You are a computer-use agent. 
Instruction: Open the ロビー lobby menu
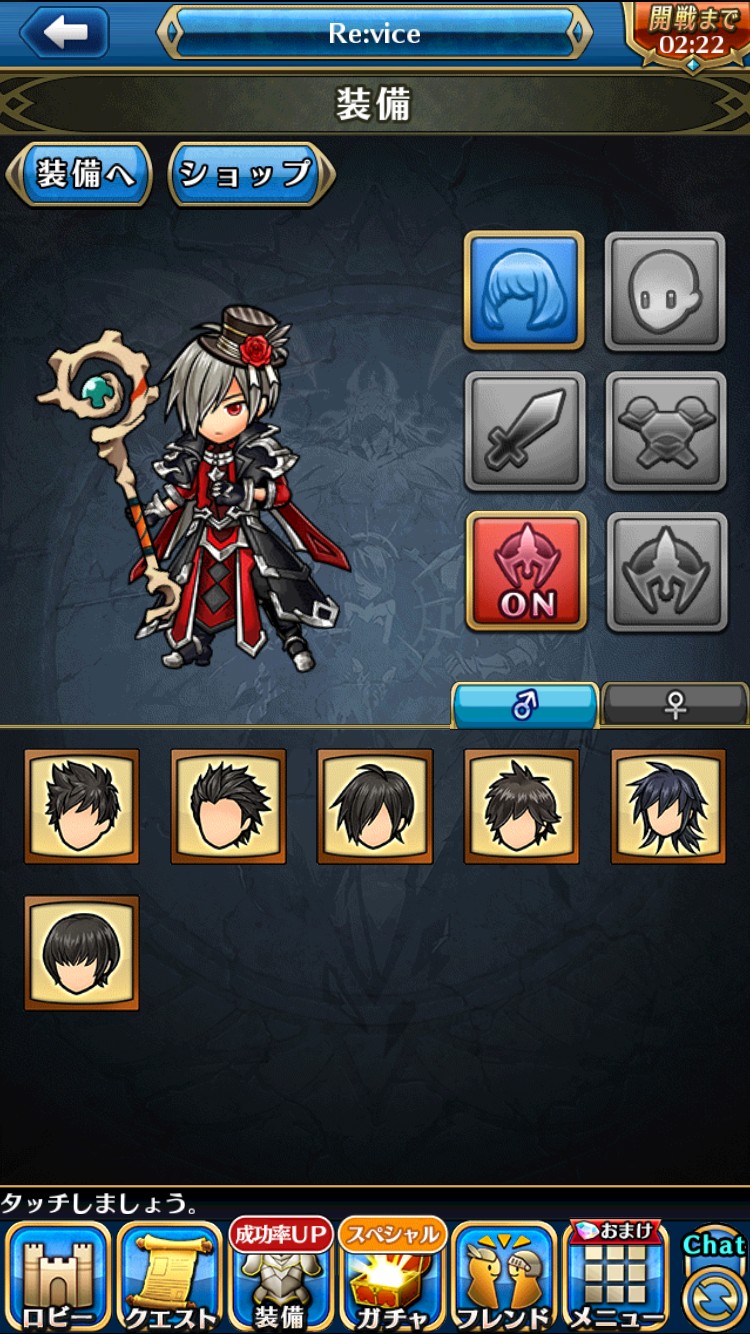(x=58, y=1278)
